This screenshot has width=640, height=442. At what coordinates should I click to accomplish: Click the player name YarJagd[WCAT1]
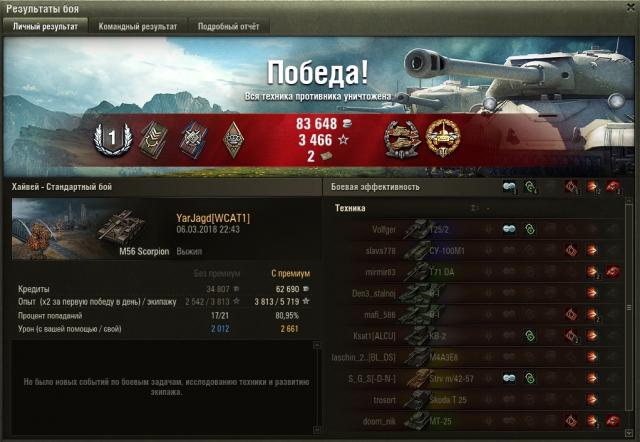[212, 218]
